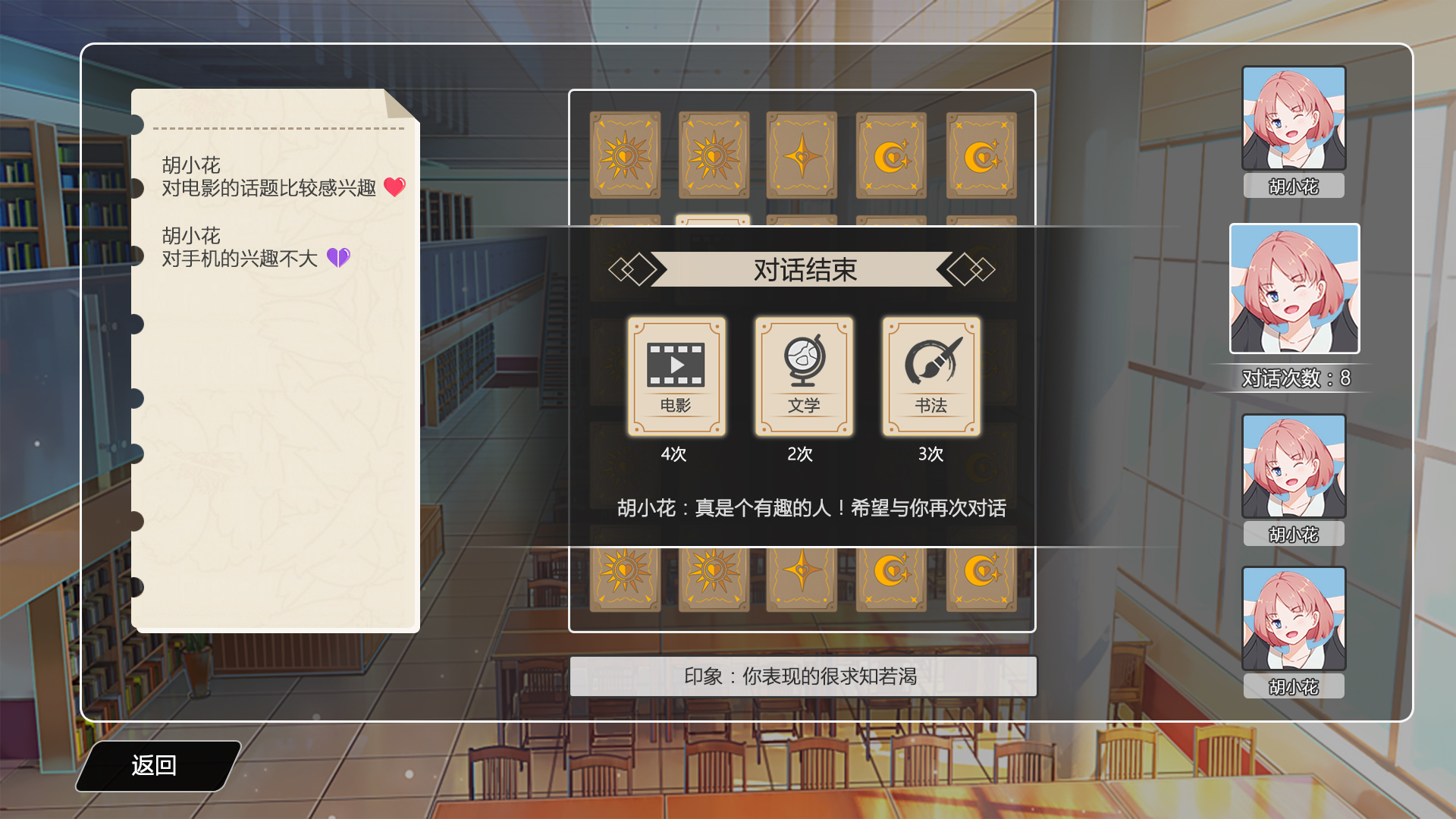Select the top 胡小花 portrait thumbnail
Screen dimensions: 1456x819
coord(1294,118)
